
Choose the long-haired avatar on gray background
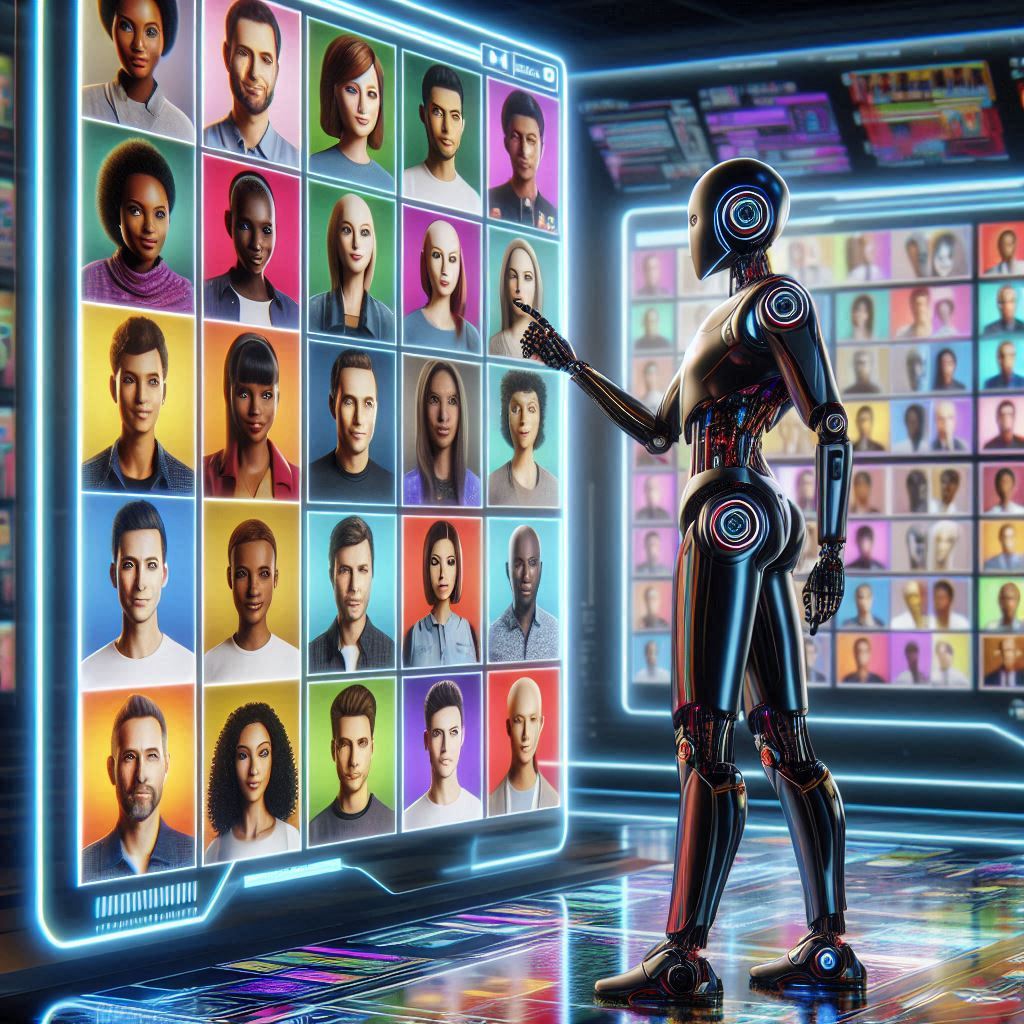coord(441,430)
